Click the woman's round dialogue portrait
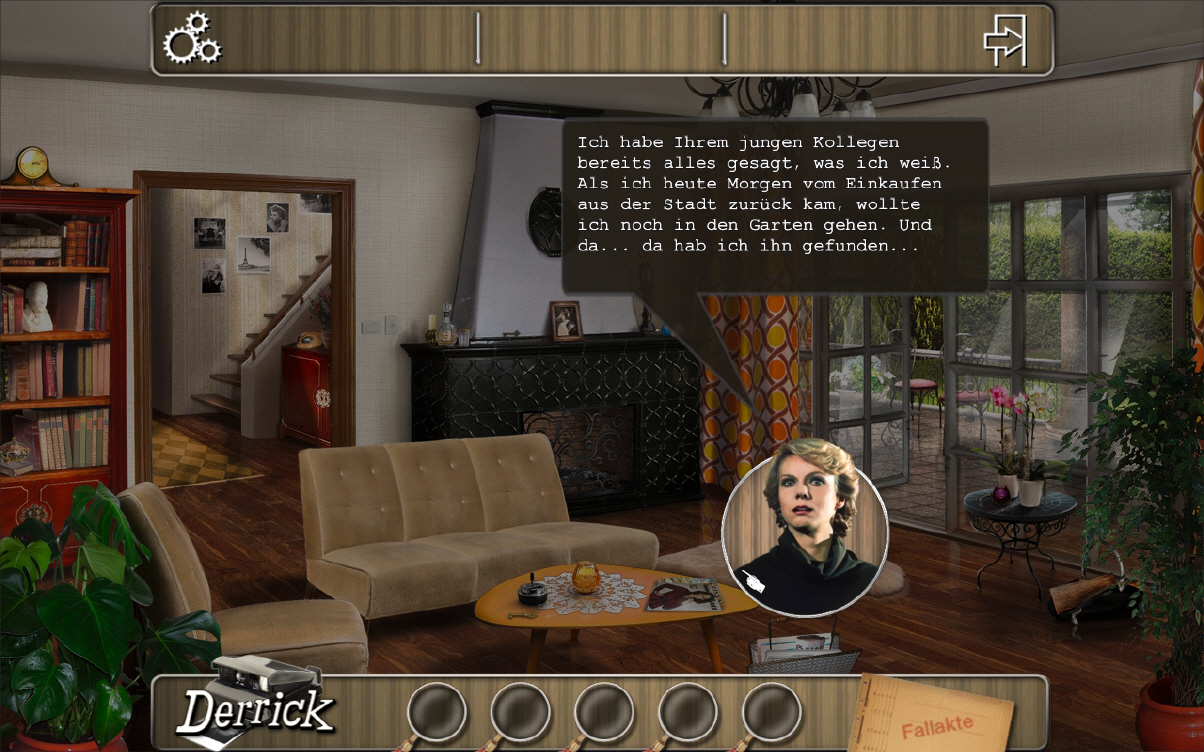This screenshot has width=1204, height=752. pos(804,527)
